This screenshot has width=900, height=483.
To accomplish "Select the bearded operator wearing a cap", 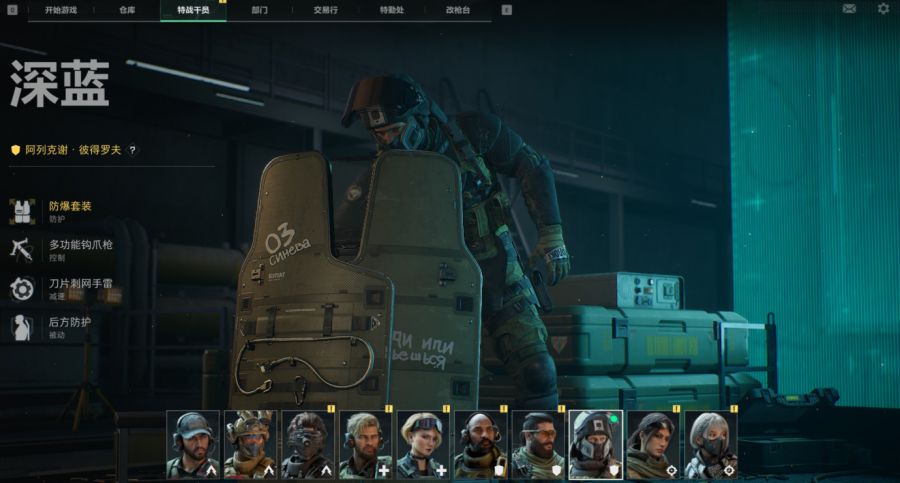I will (192, 444).
